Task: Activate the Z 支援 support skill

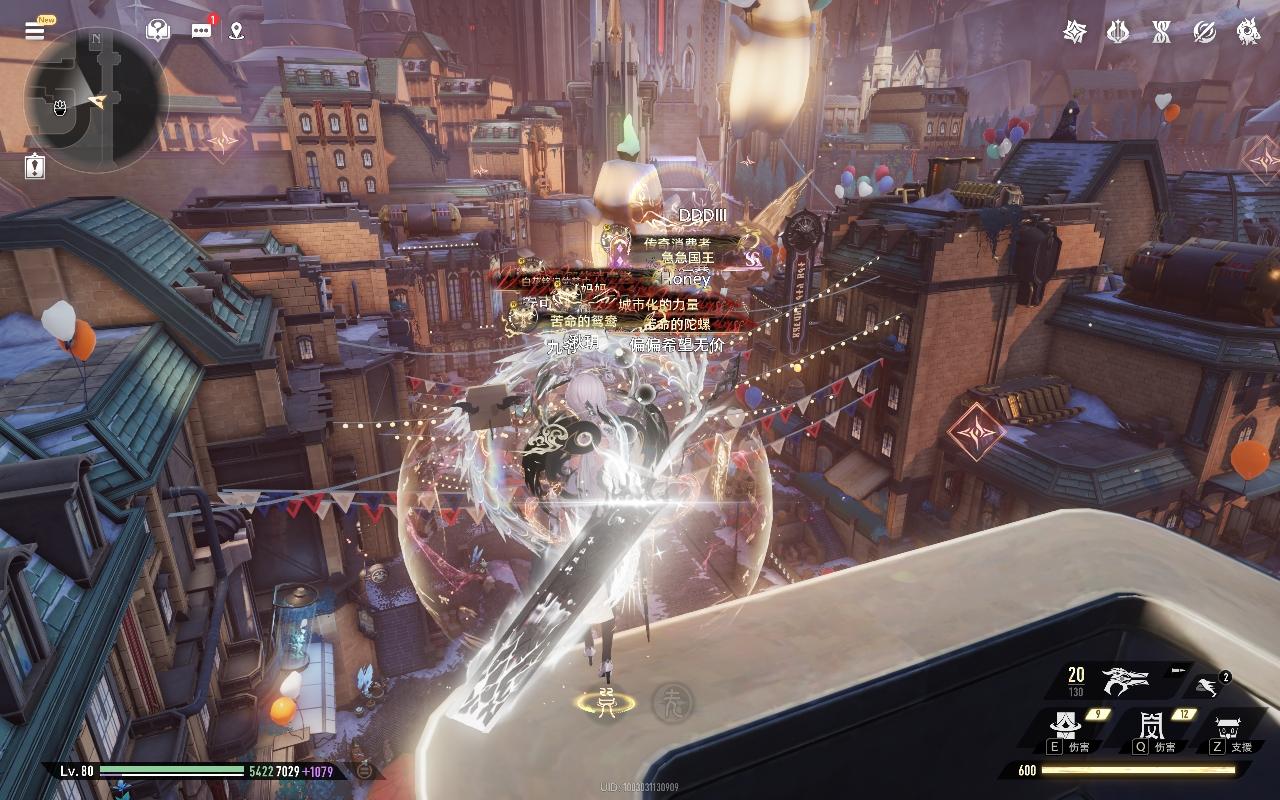Action: 1227,727
